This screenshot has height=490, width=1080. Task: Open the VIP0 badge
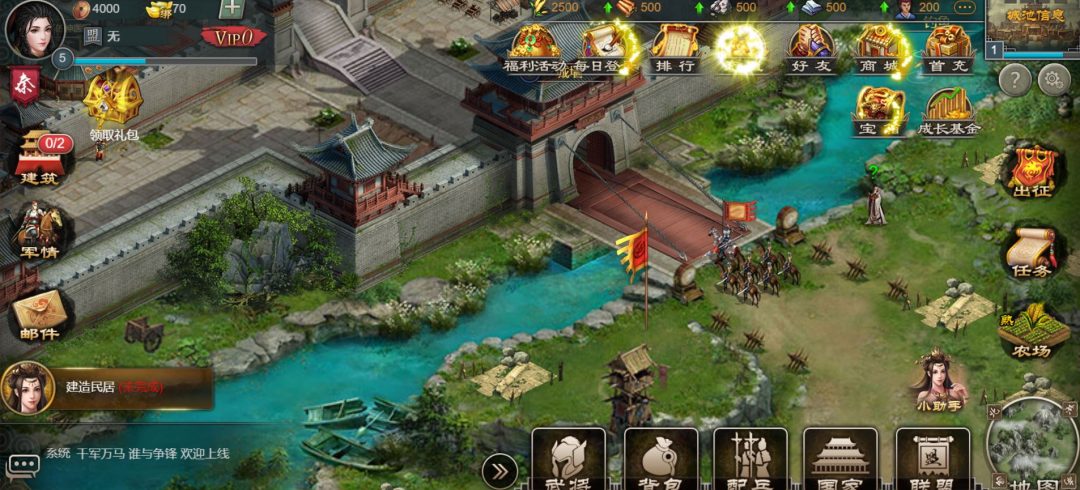click(x=234, y=37)
